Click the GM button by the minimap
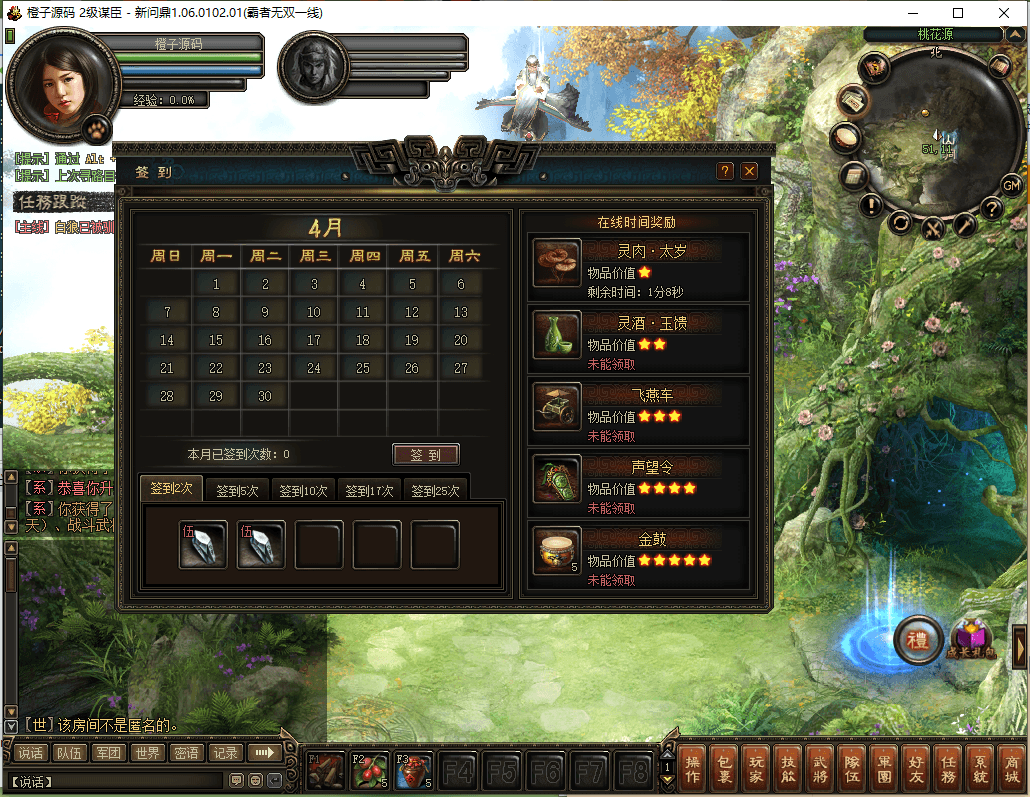Image resolution: width=1030 pixels, height=797 pixels. [x=1012, y=185]
